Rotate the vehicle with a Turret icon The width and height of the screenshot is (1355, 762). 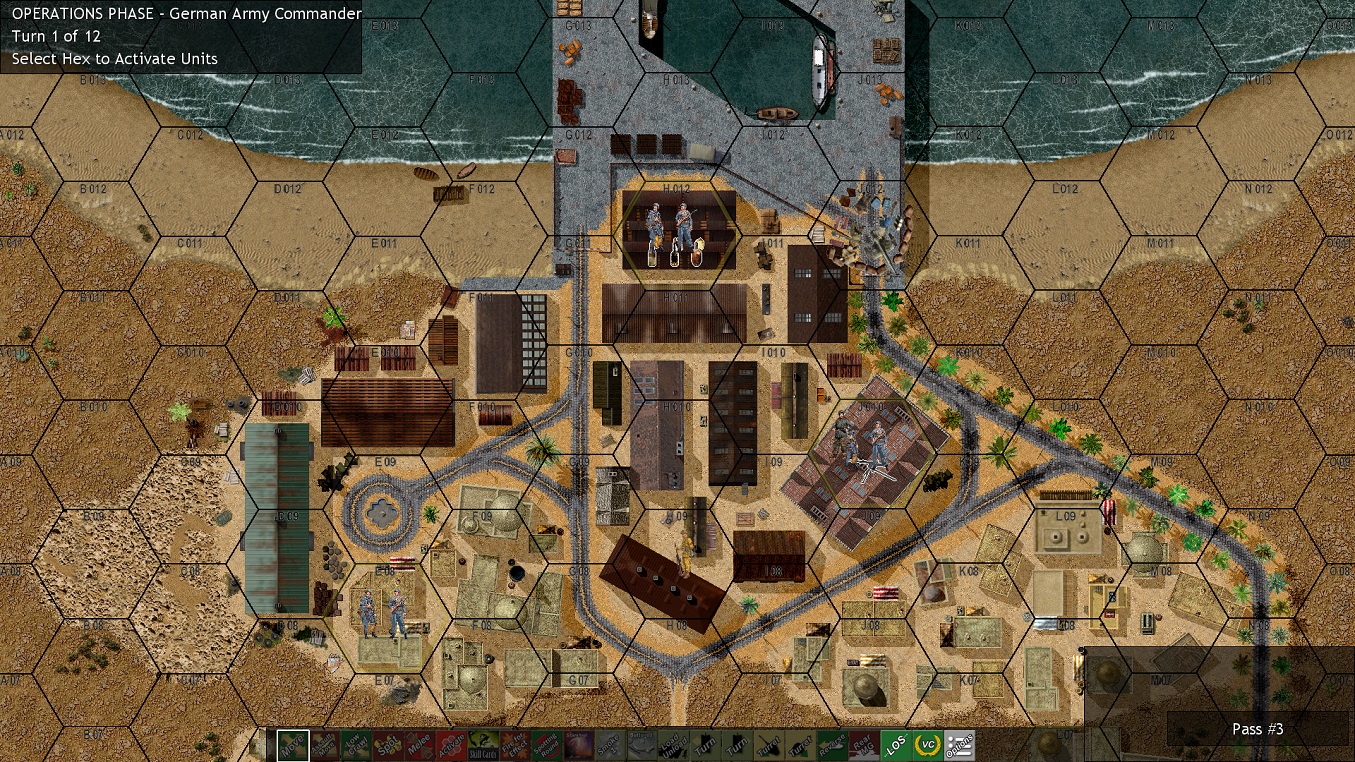769,745
